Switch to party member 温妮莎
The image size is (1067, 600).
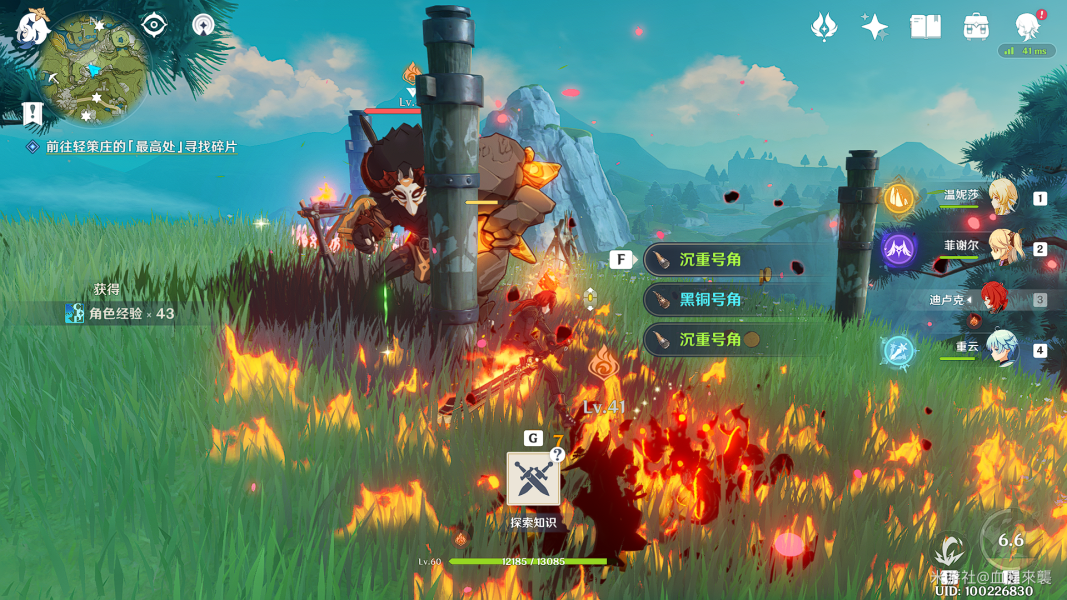1002,196
